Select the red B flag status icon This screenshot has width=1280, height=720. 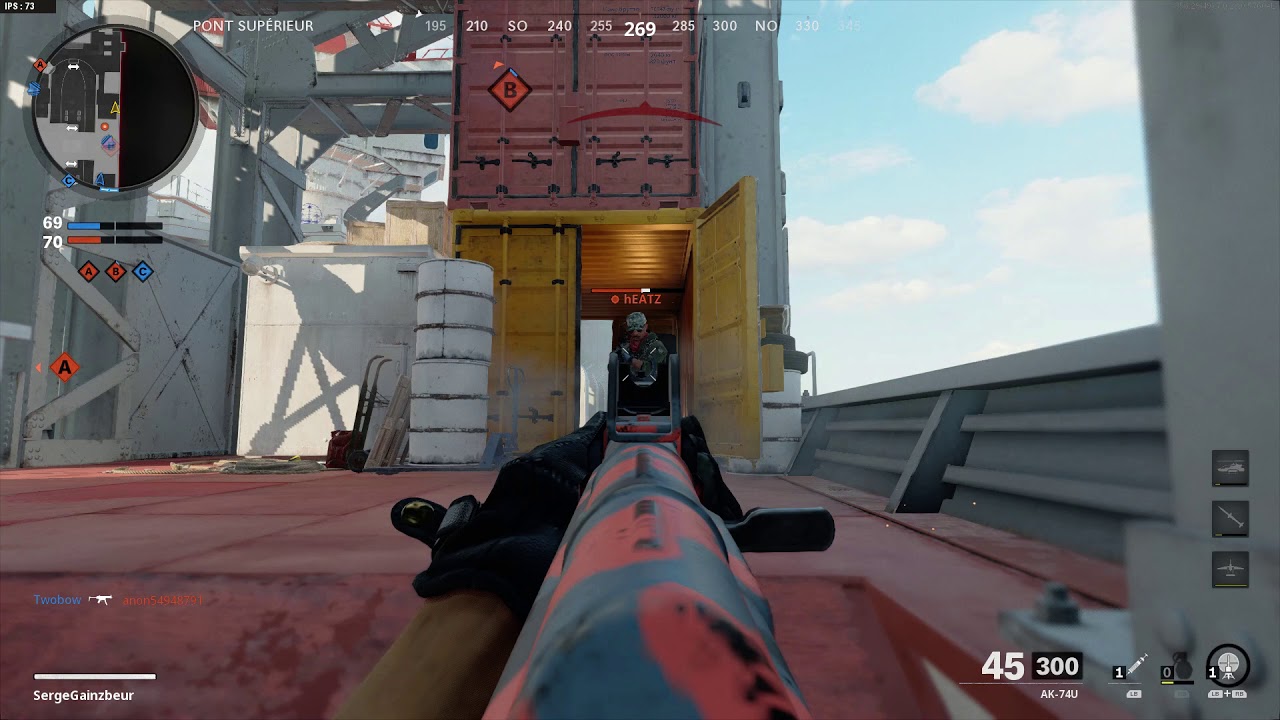pos(116,271)
